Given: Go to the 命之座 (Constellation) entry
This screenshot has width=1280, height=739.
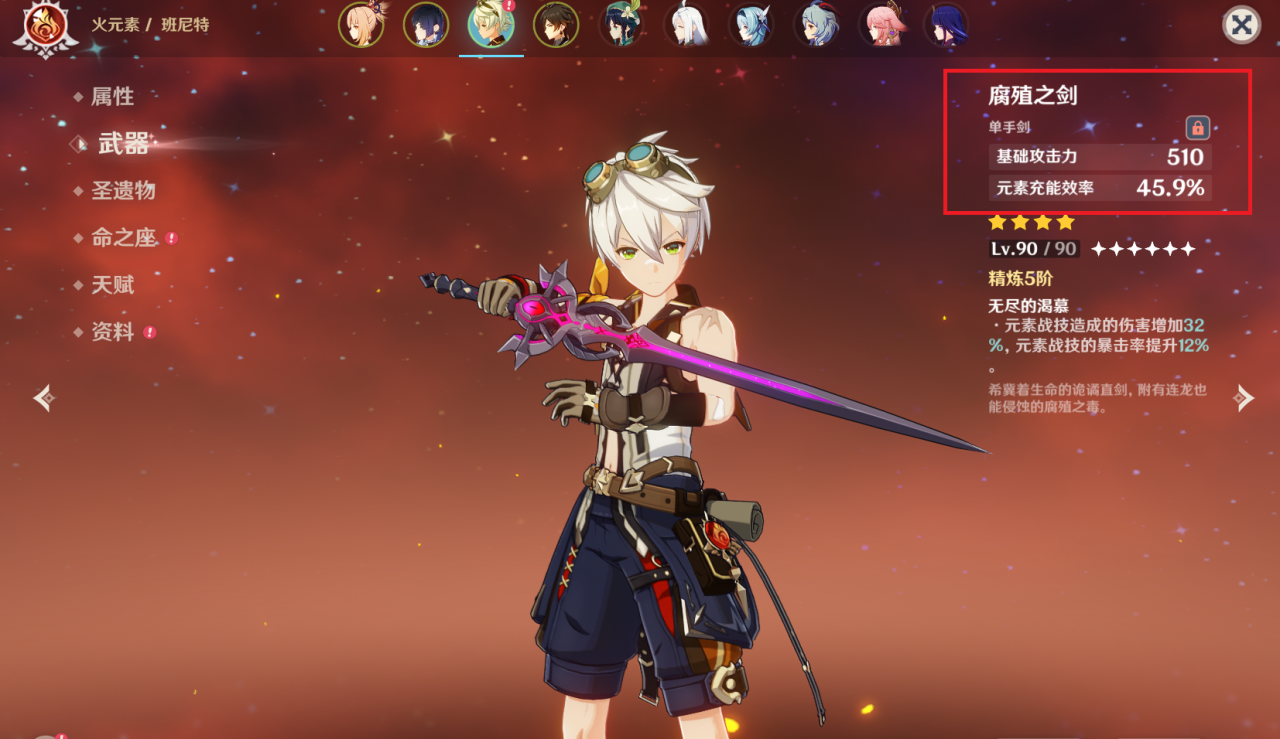Looking at the screenshot, I should pos(123,238).
